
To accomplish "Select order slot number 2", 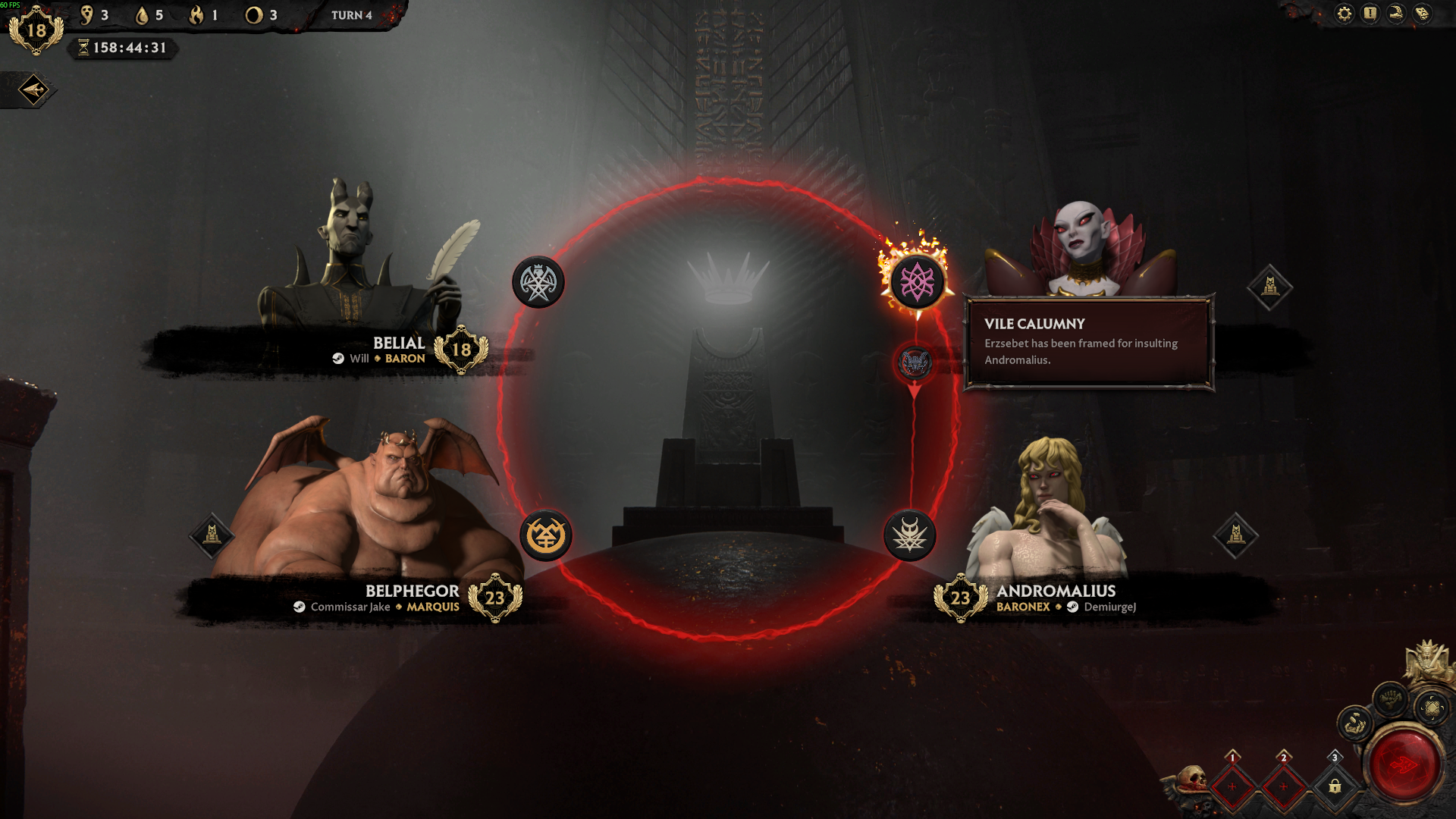I will pos(1283,786).
